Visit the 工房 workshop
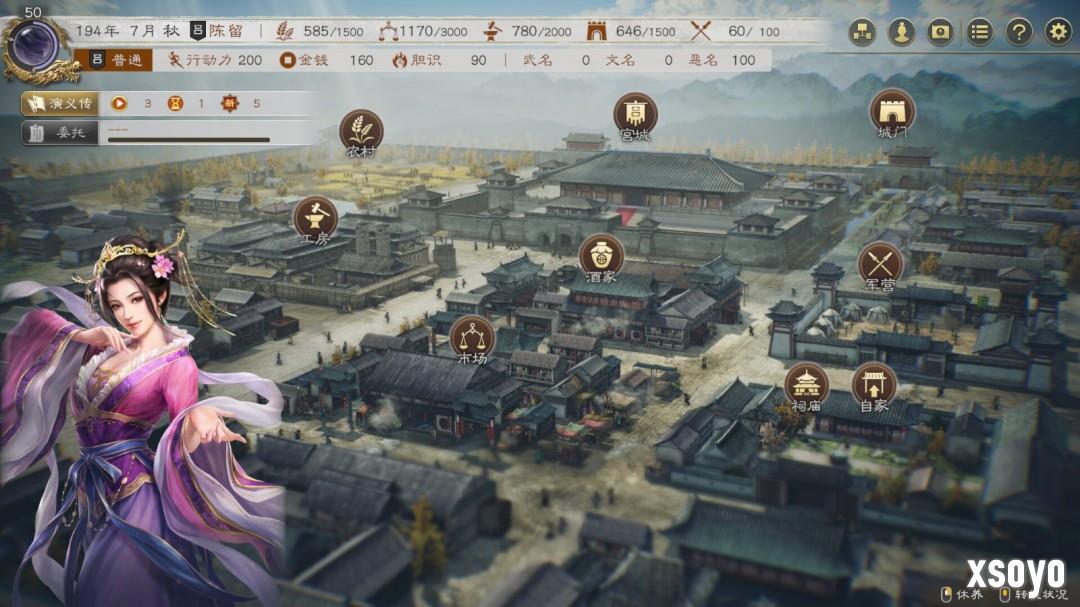The width and height of the screenshot is (1080, 607). 315,218
